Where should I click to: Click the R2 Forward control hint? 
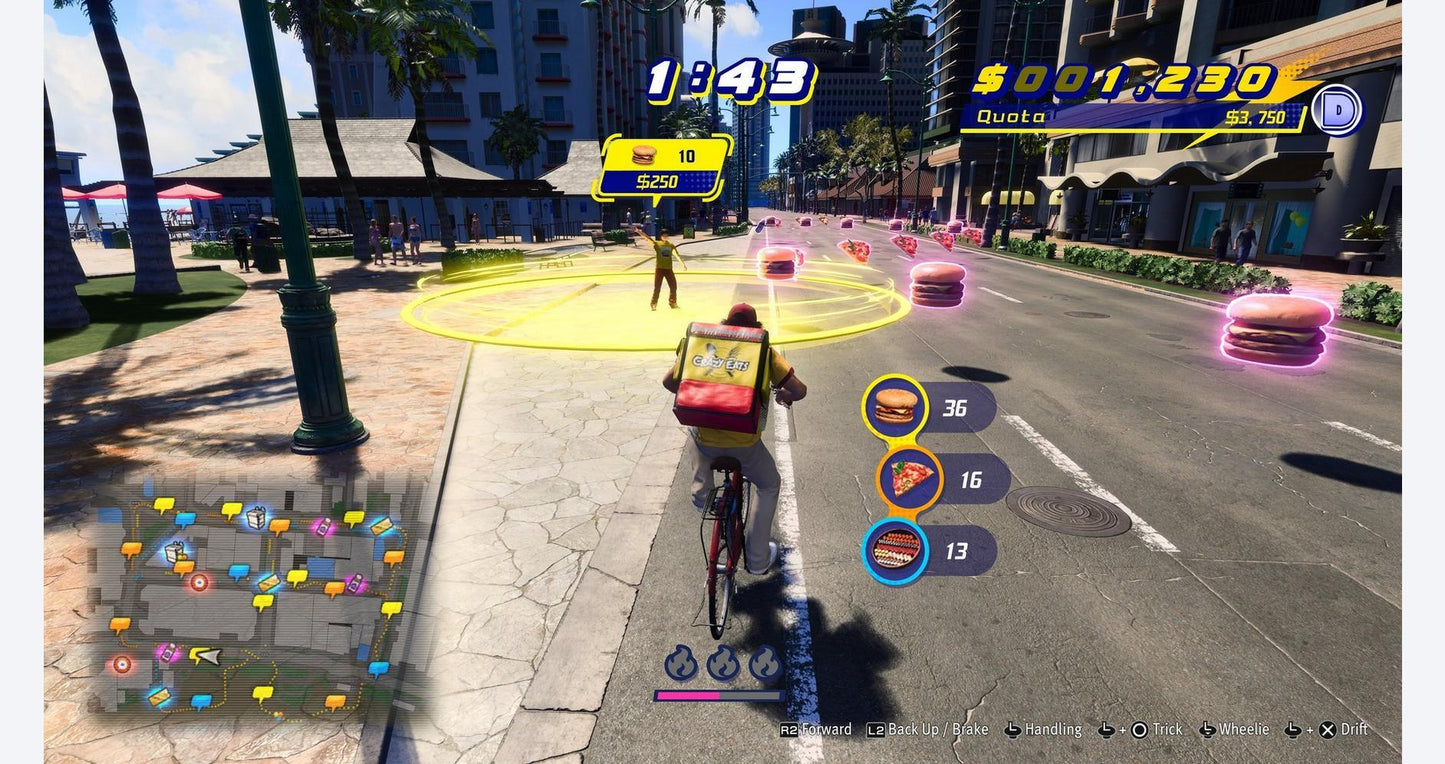pyautogui.click(x=815, y=728)
